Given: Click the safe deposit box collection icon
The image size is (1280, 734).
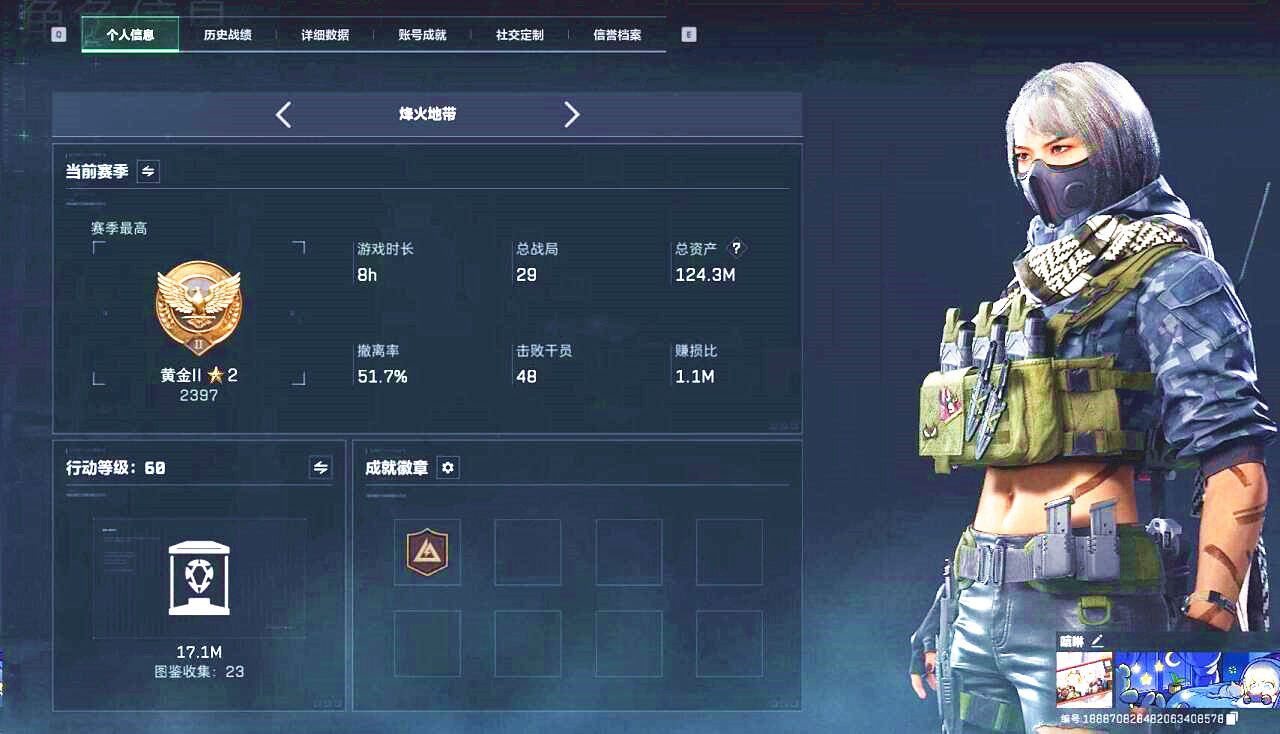Looking at the screenshot, I should [x=199, y=578].
